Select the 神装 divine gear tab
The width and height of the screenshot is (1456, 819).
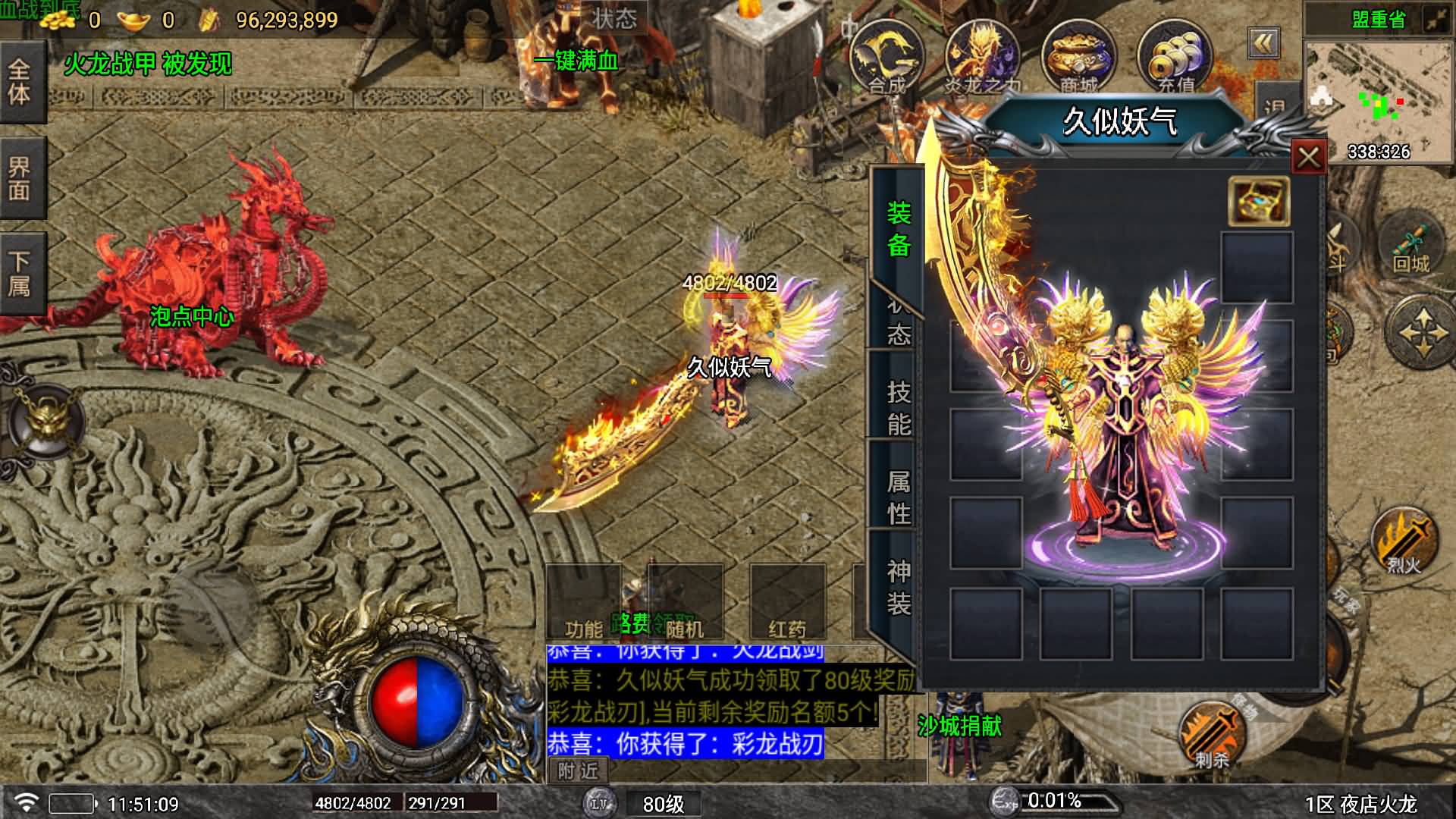tap(898, 587)
